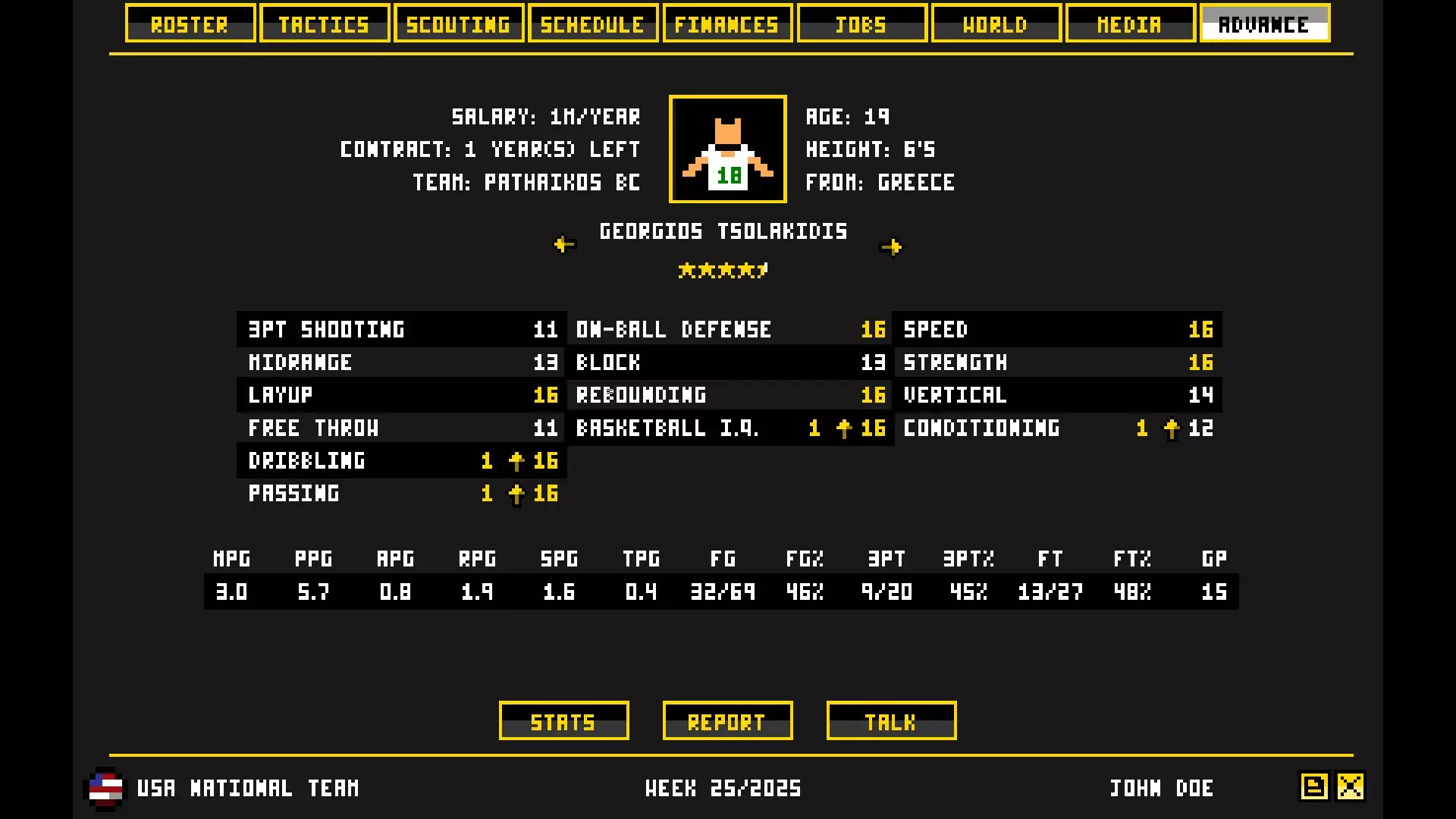Image resolution: width=1456 pixels, height=819 pixels.
Task: Click the upgrade arrow beside Conditioning
Action: (x=1172, y=428)
